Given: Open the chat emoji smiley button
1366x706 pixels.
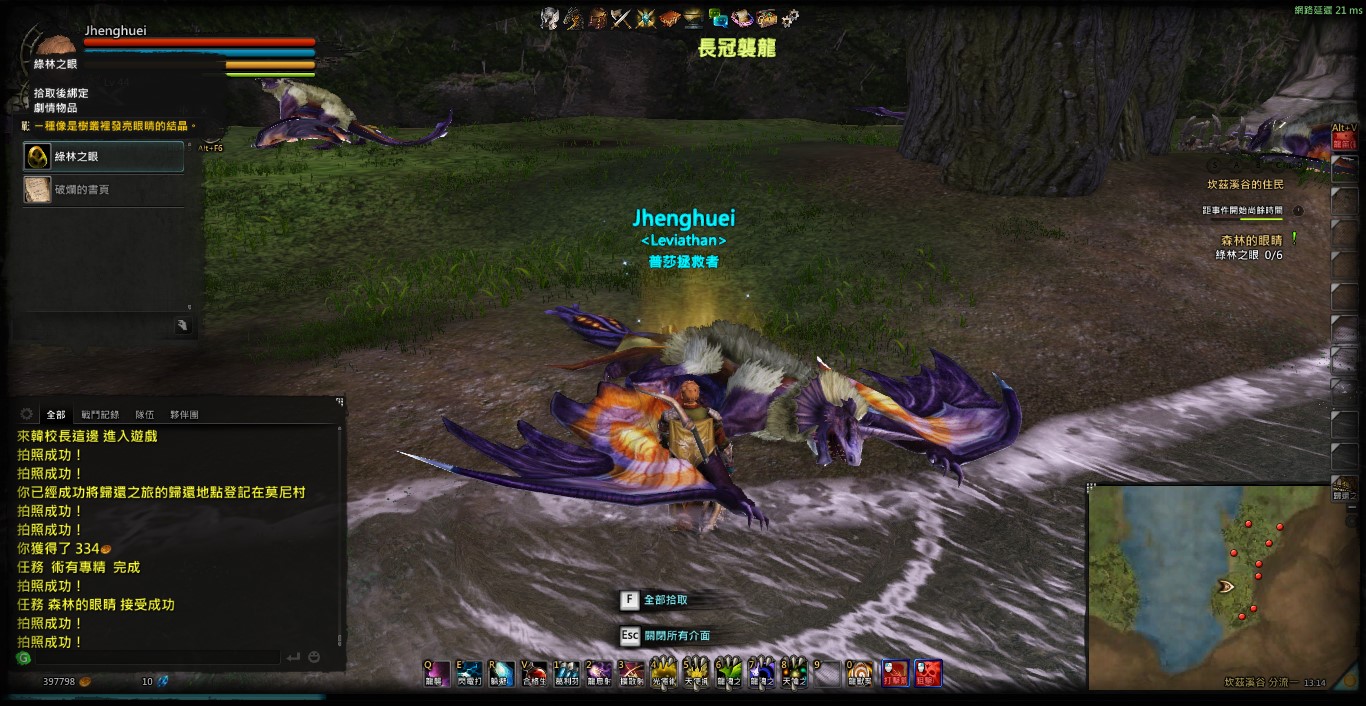Looking at the screenshot, I should [x=314, y=657].
